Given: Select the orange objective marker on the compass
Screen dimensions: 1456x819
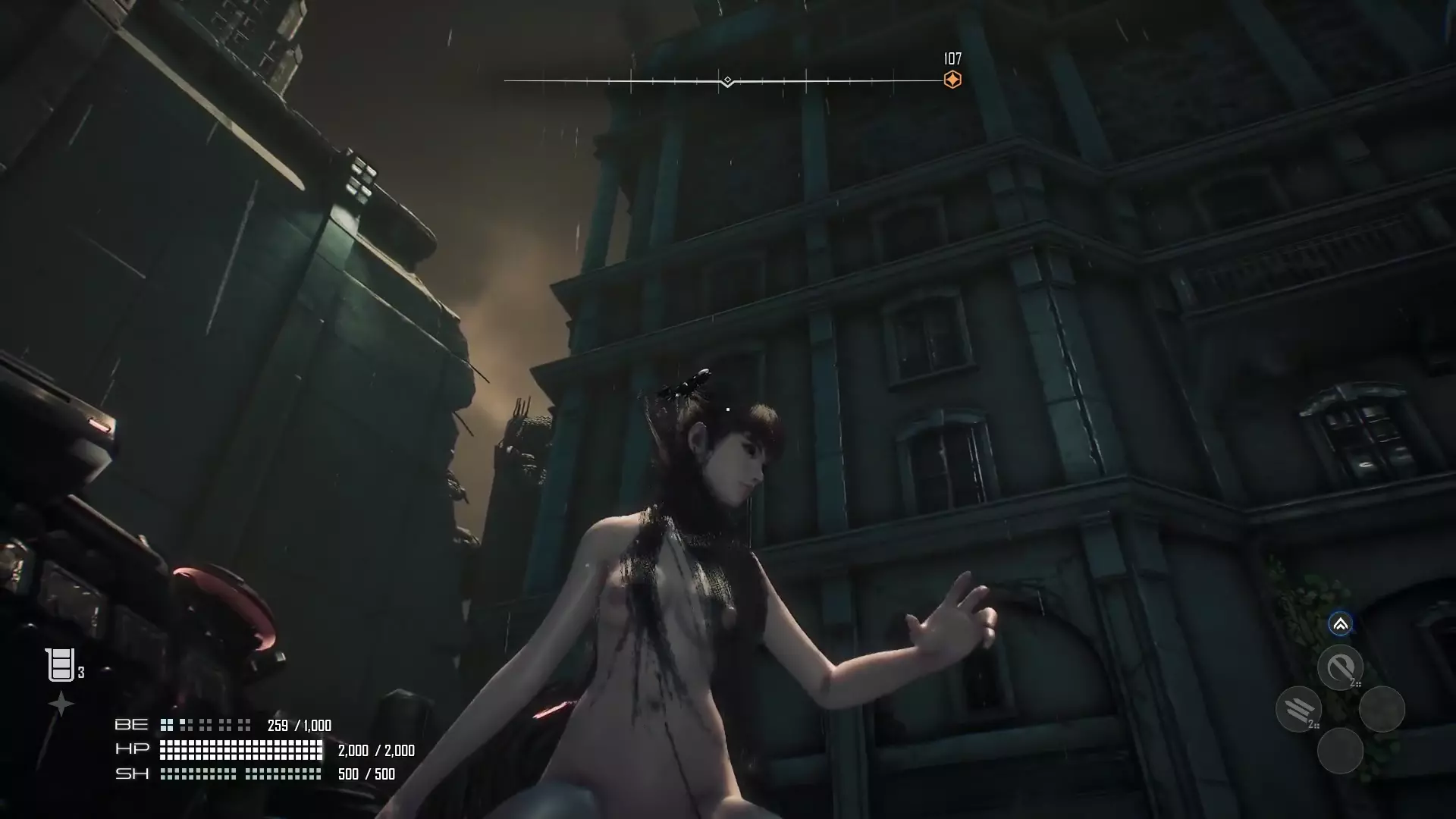Looking at the screenshot, I should [x=952, y=80].
